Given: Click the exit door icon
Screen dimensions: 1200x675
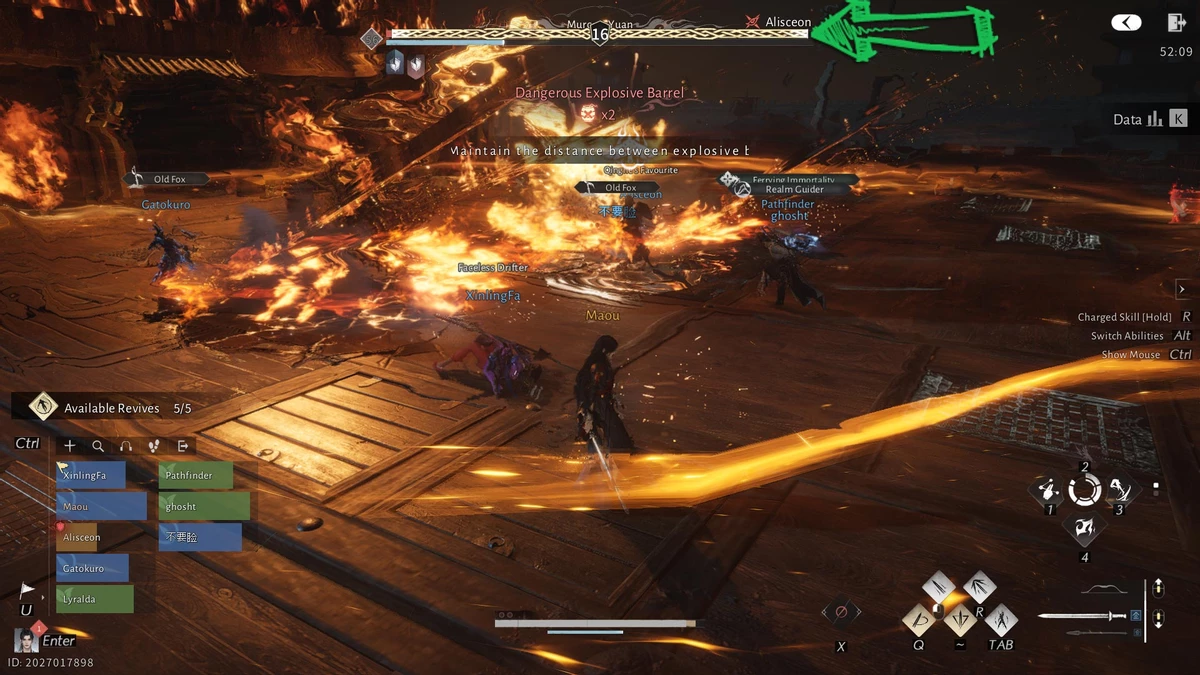Looking at the screenshot, I should click(x=1176, y=23).
